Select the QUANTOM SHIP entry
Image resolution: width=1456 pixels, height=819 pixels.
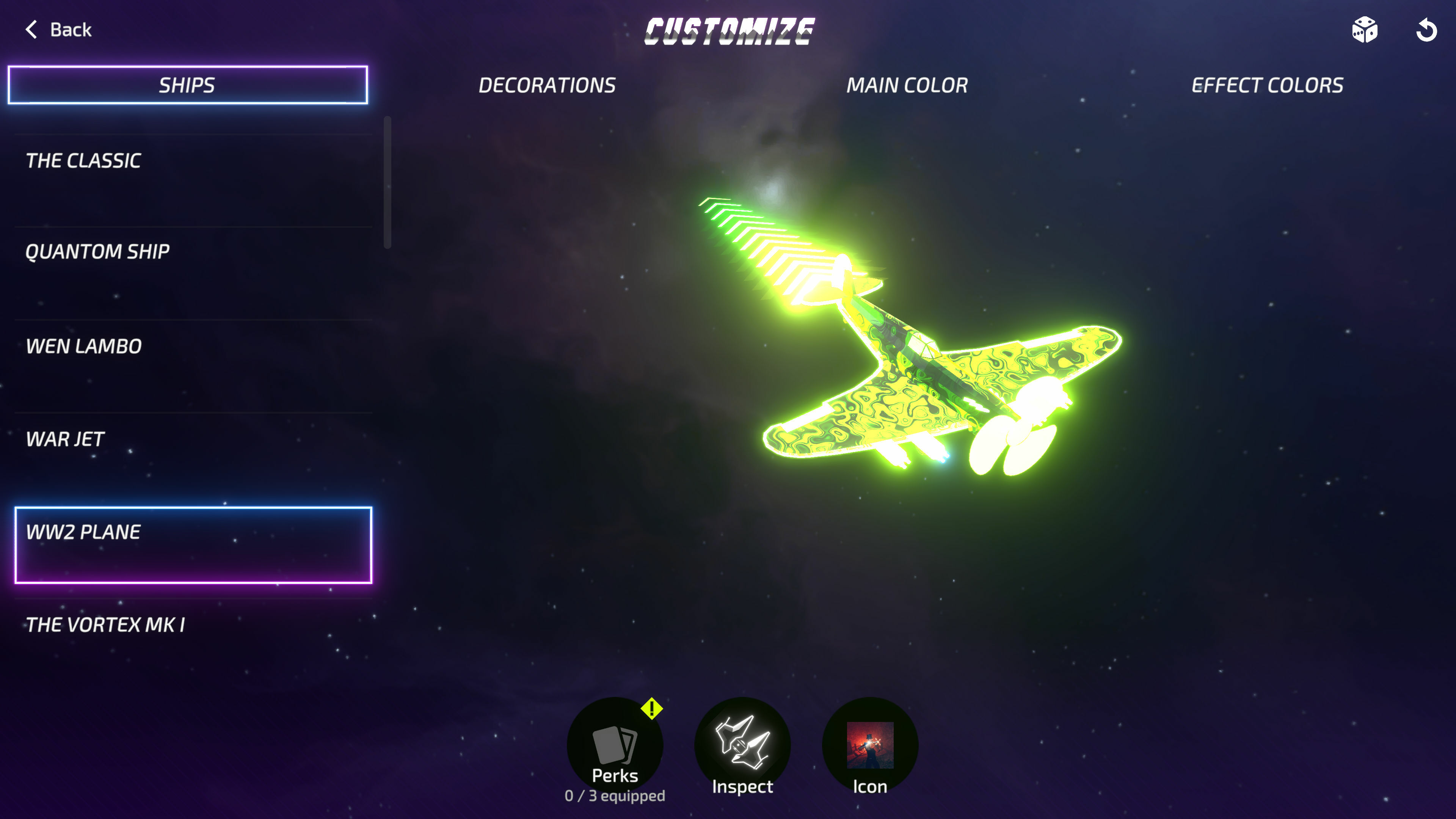click(97, 251)
